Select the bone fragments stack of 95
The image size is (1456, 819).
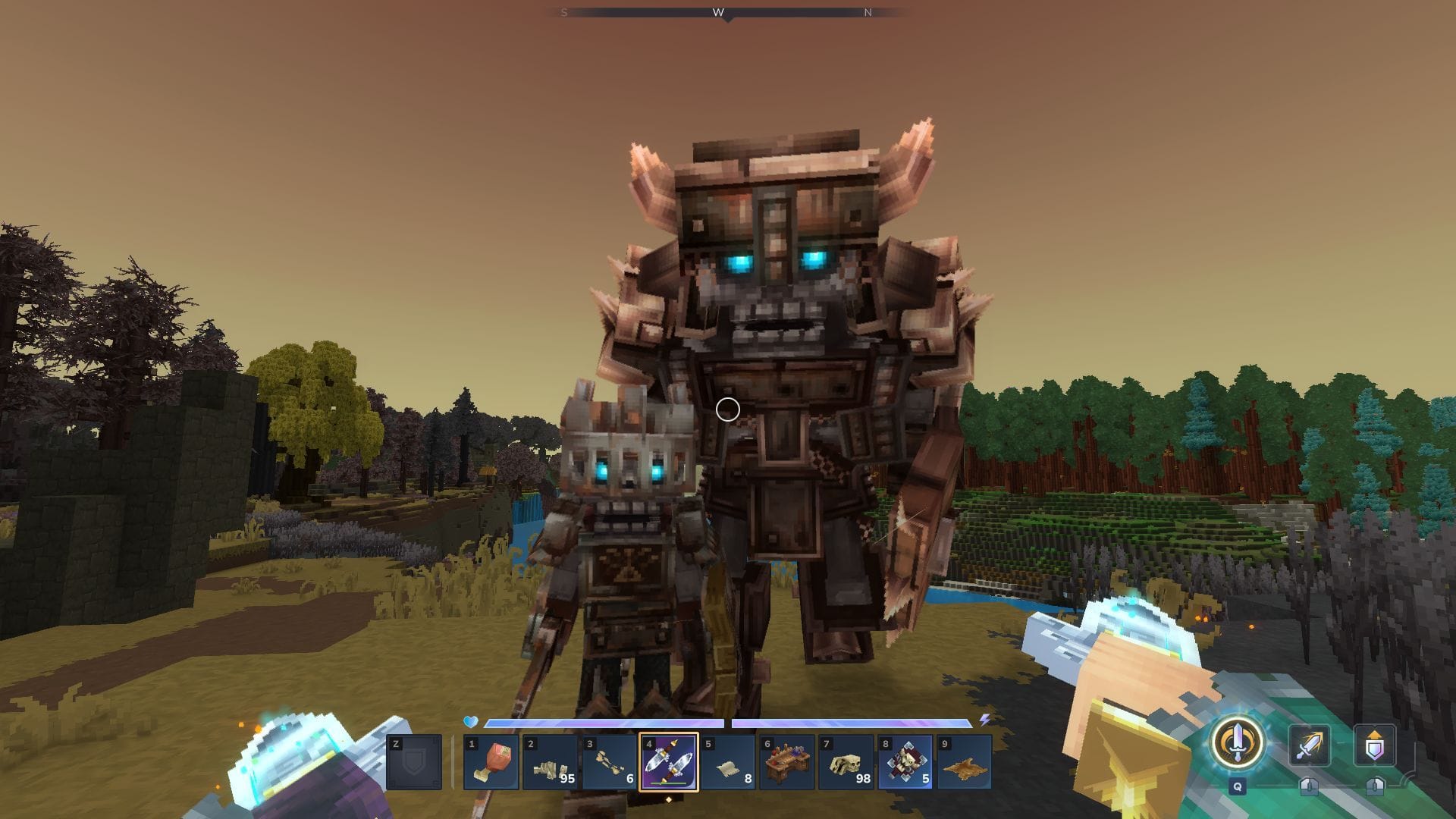[550, 761]
